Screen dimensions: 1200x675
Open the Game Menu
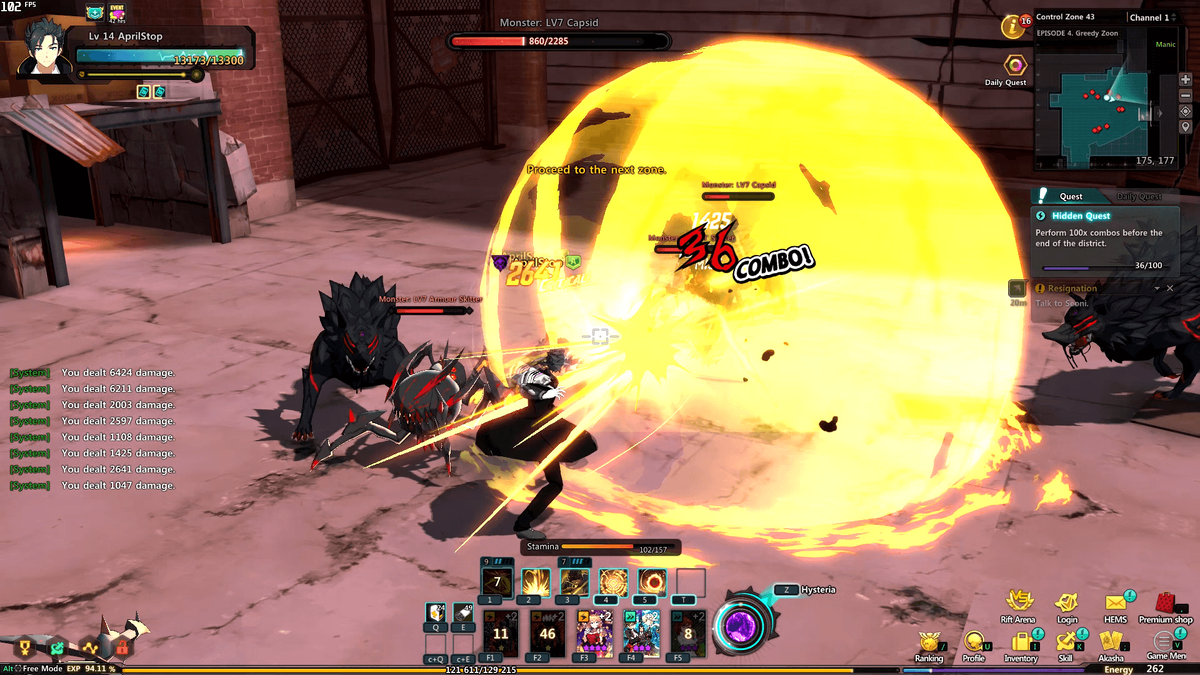(x=1165, y=642)
